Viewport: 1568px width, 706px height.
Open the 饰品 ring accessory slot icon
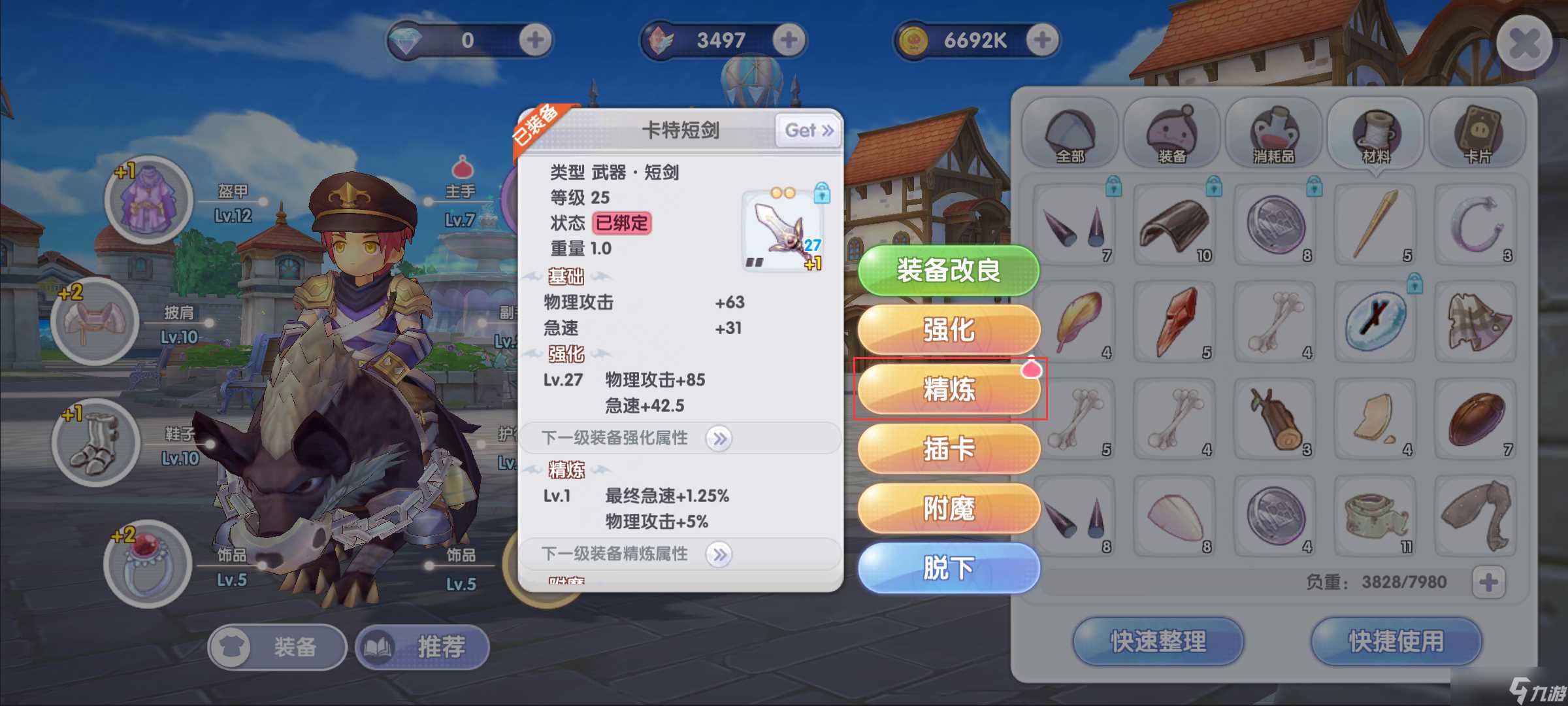click(148, 563)
